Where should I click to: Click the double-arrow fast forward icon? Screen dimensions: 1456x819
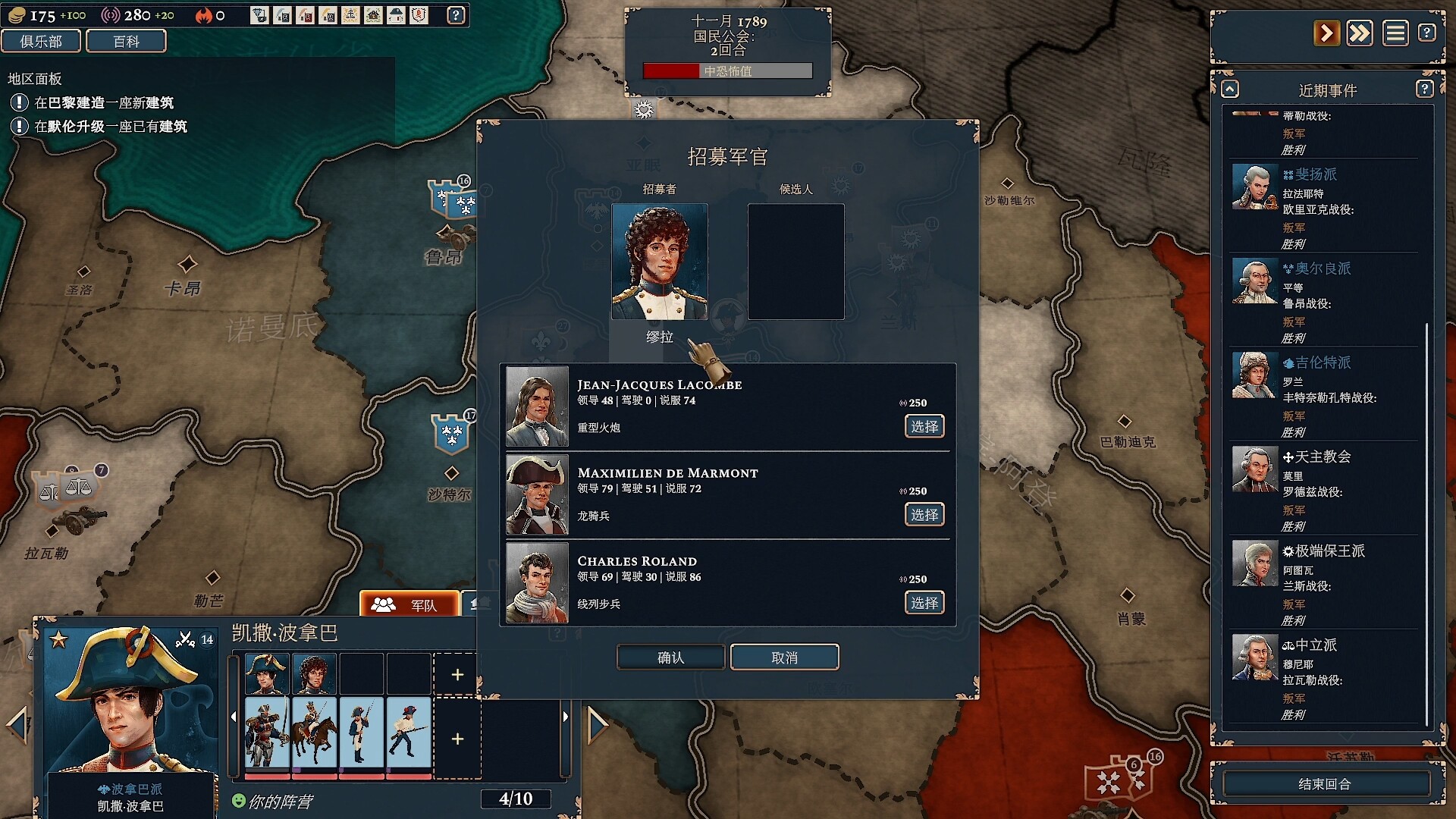pos(1360,33)
